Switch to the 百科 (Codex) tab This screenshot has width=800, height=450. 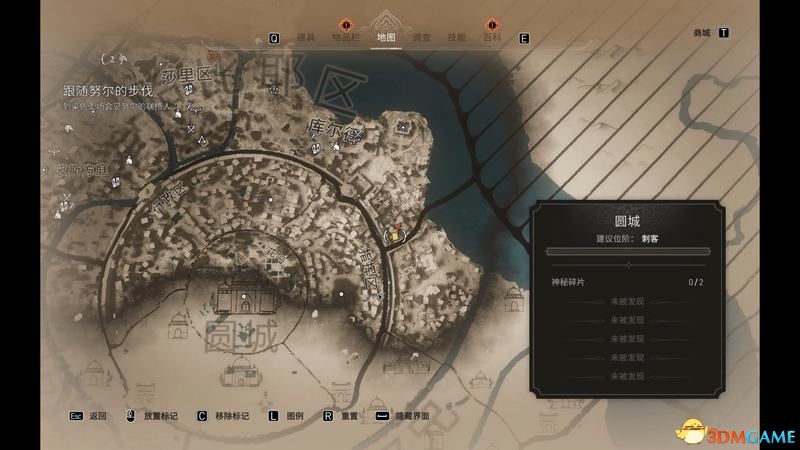pyautogui.click(x=492, y=37)
